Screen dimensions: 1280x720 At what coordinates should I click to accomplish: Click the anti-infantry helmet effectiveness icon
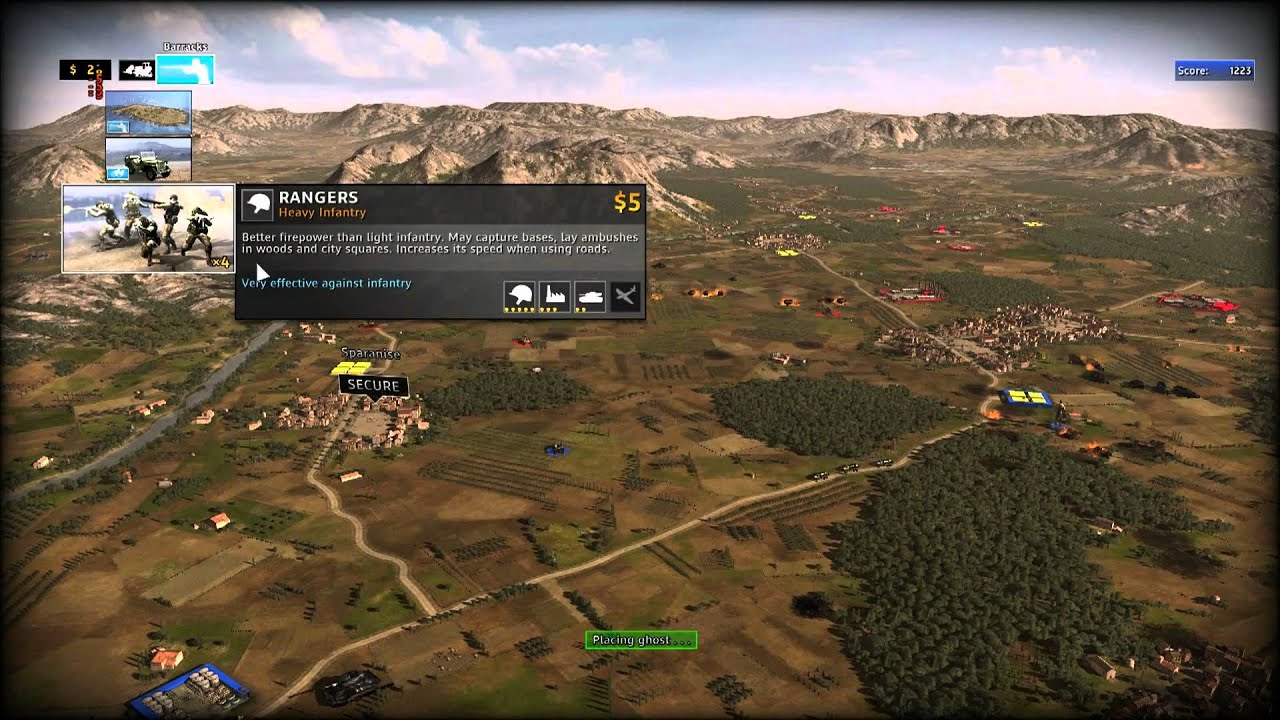pyautogui.click(x=519, y=296)
